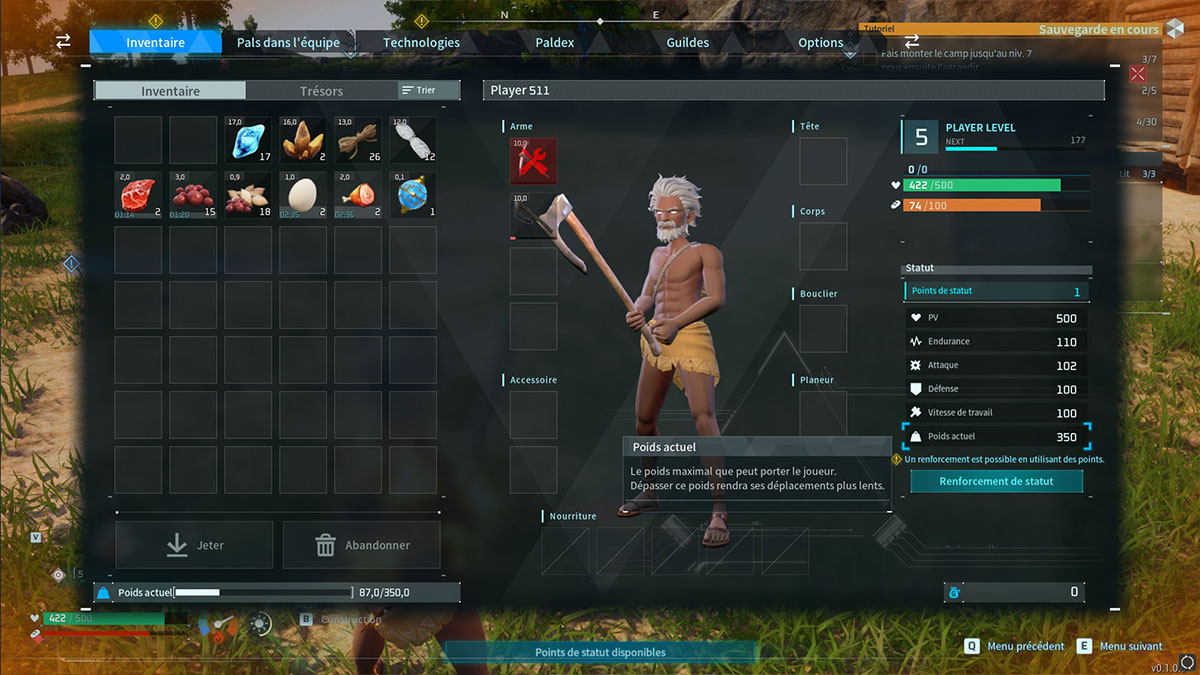
Task: Click the Jeter button
Action: pos(194,545)
